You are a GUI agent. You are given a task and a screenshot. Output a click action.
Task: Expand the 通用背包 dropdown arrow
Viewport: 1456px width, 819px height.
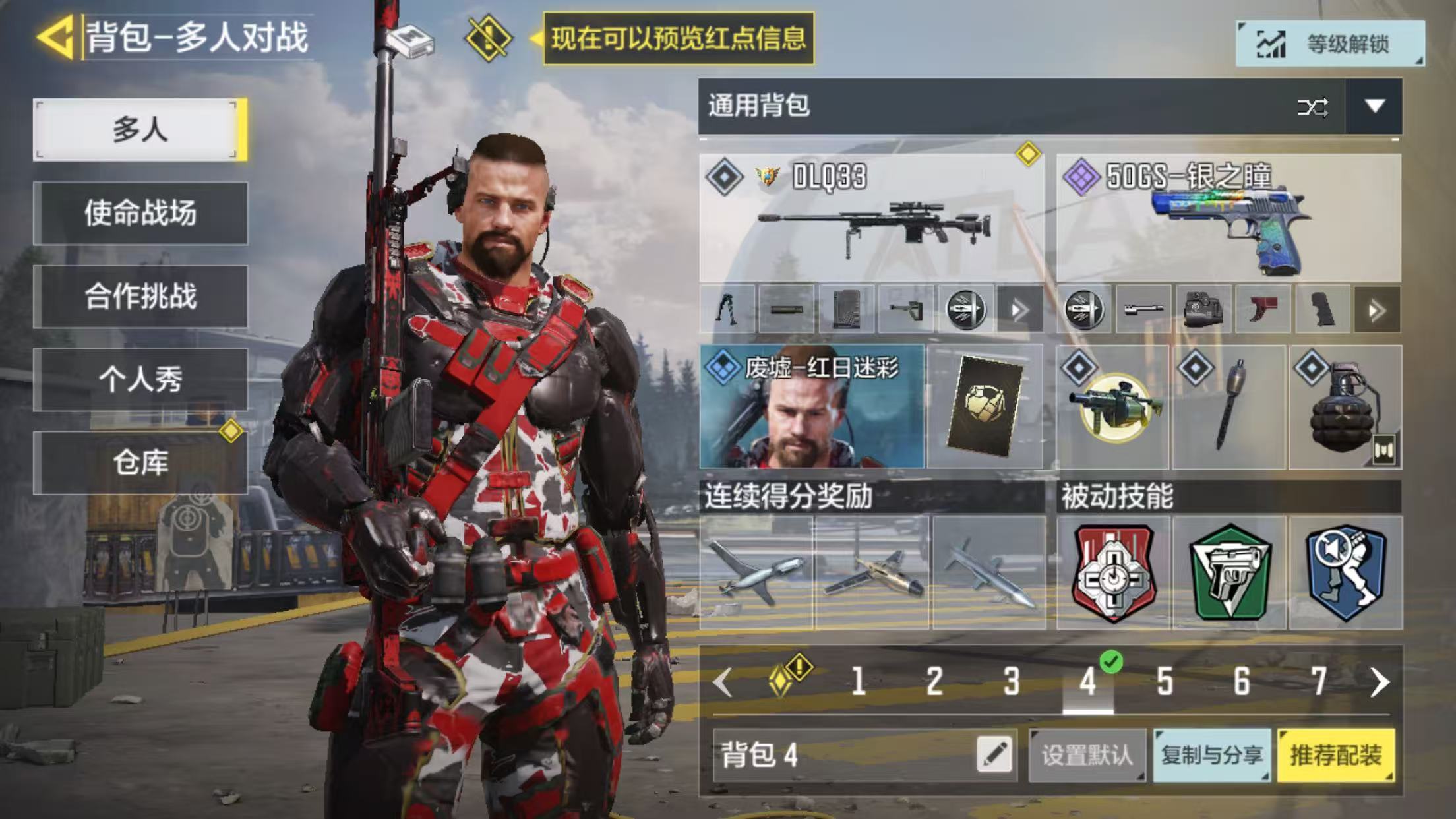pos(1374,106)
